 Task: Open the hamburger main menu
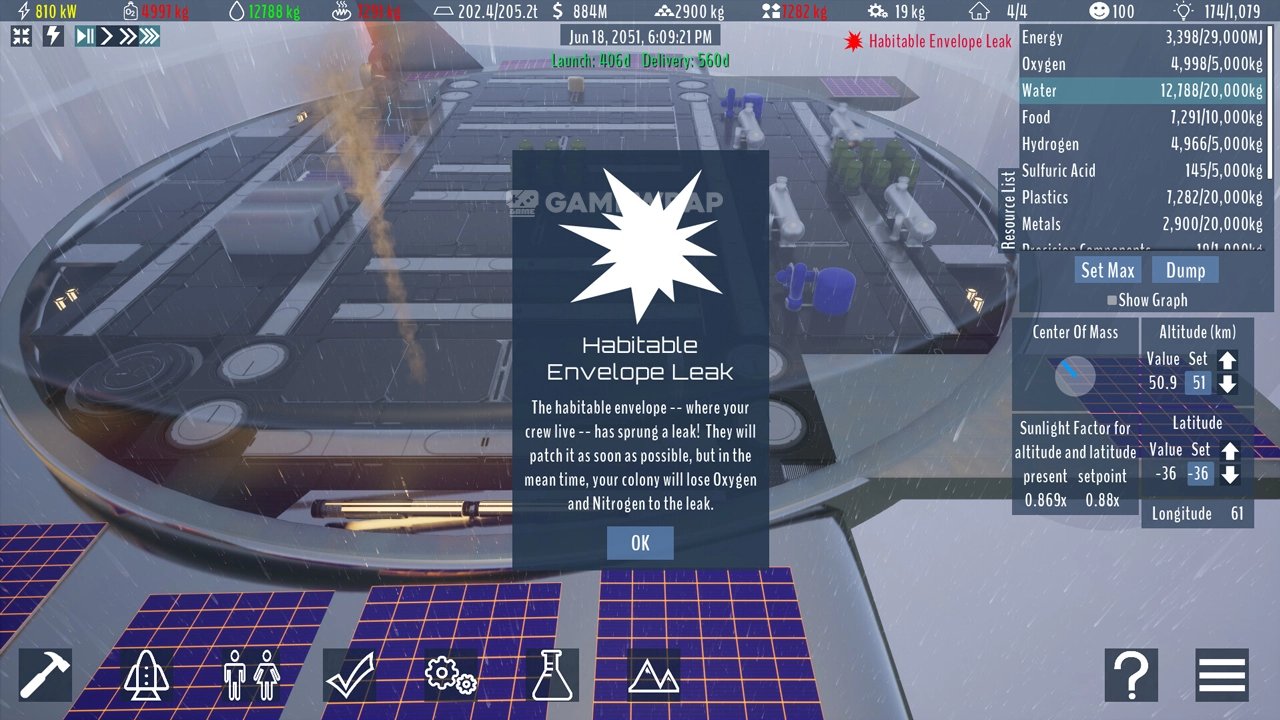(1222, 675)
